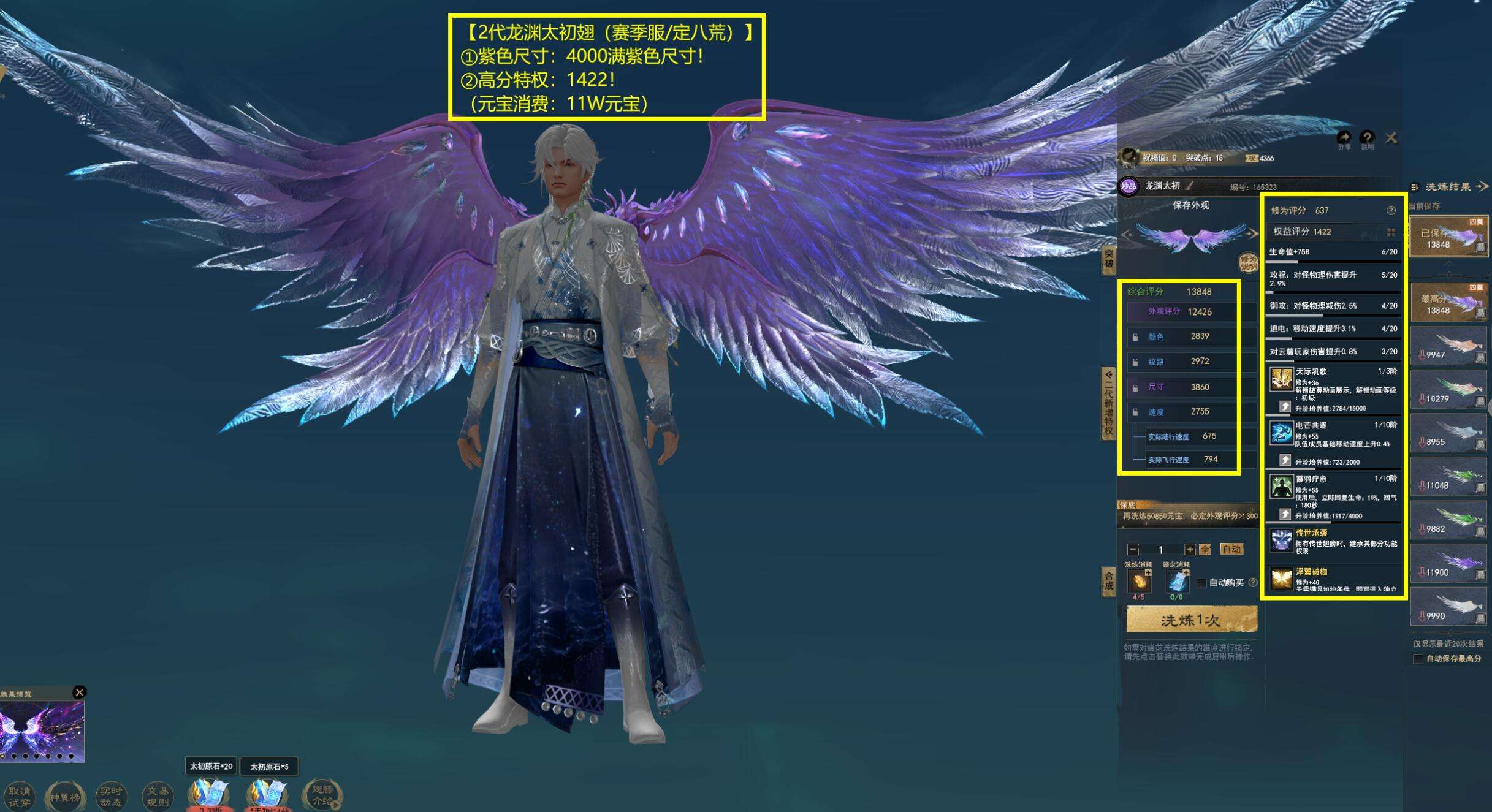Screen dimensions: 1492x812
Task: Close the wing panel with the X
Action: coord(1391,138)
